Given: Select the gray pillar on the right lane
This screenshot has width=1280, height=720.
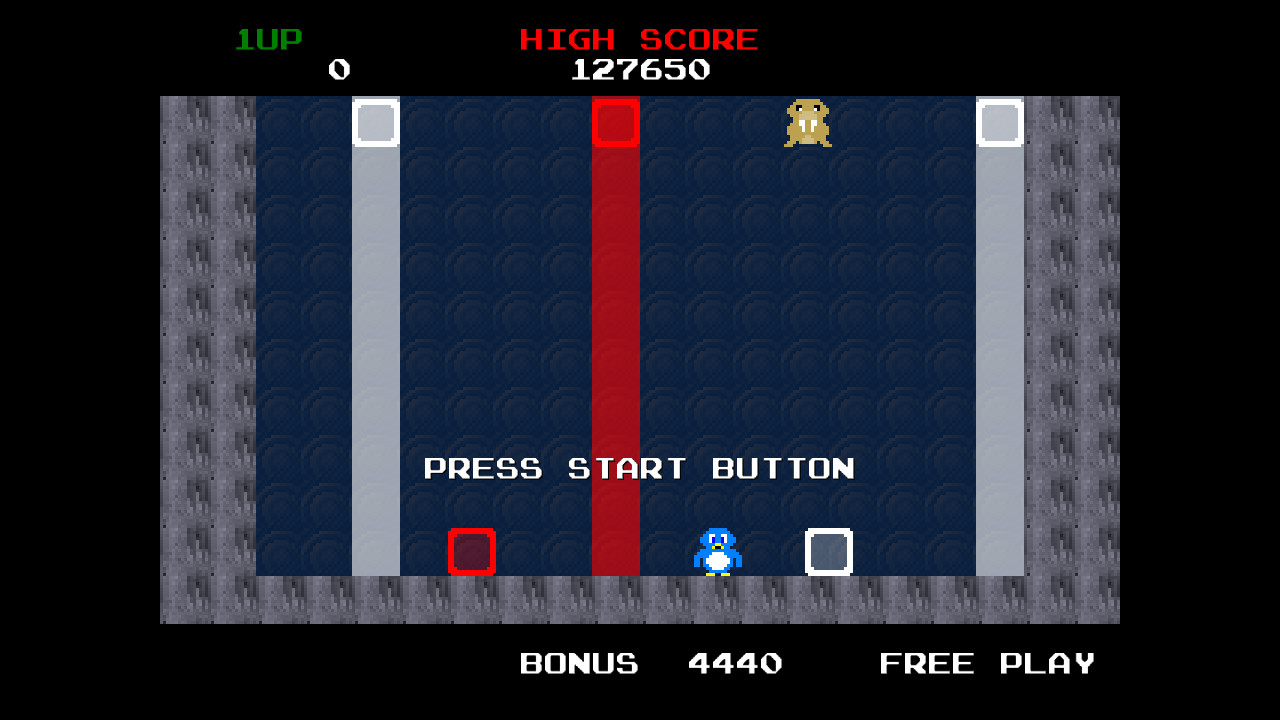Looking at the screenshot, I should (1000, 350).
